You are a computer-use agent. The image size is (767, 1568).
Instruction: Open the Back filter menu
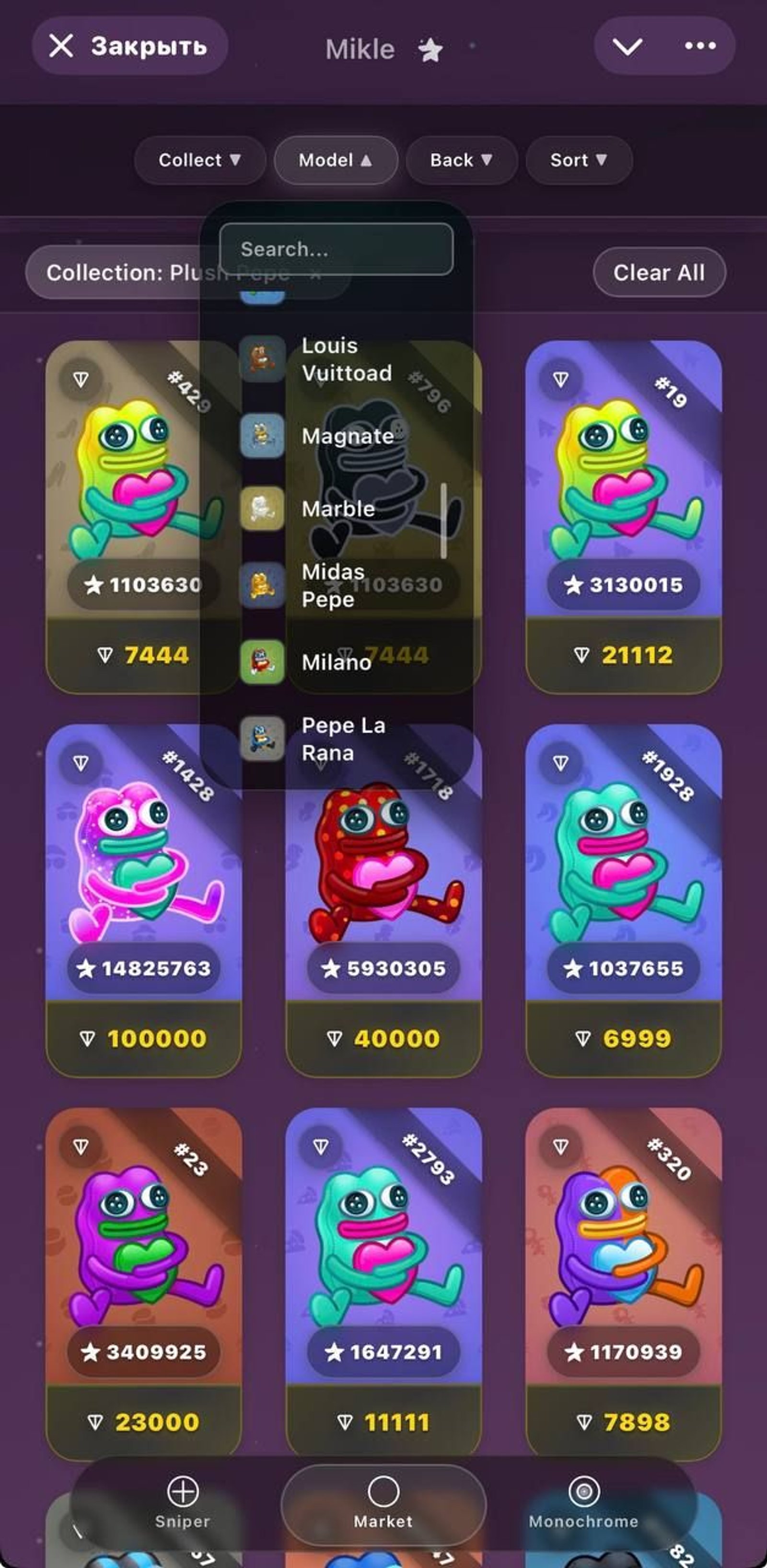point(461,160)
